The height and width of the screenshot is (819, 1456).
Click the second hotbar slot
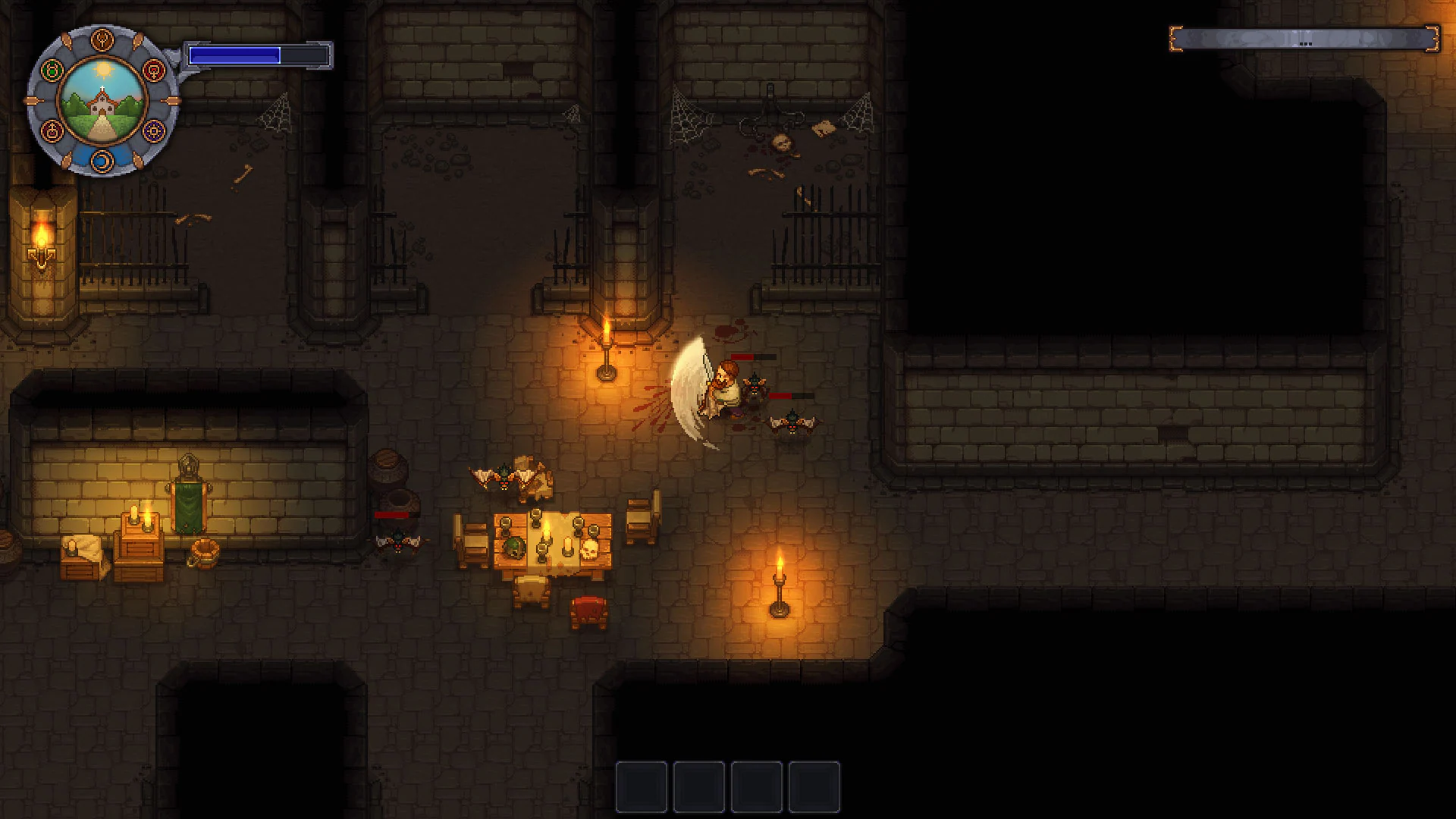[x=699, y=786]
